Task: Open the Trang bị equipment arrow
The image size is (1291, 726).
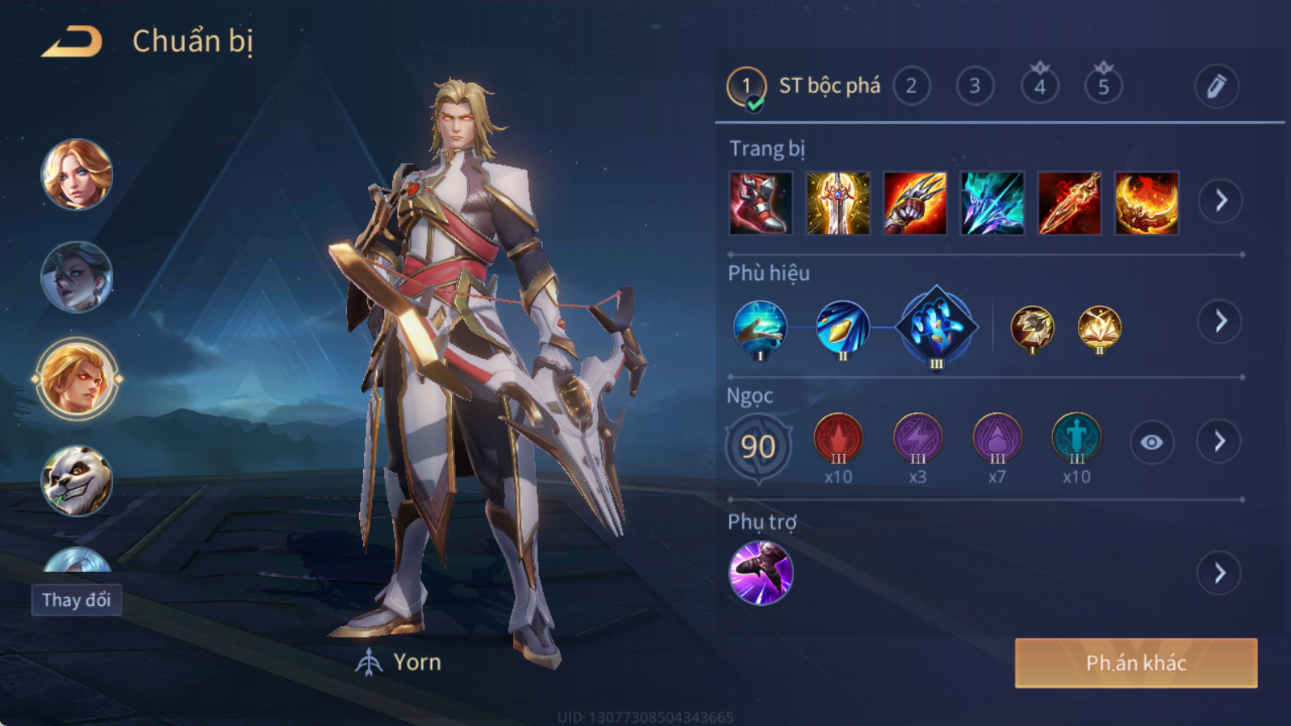Action: (1220, 201)
